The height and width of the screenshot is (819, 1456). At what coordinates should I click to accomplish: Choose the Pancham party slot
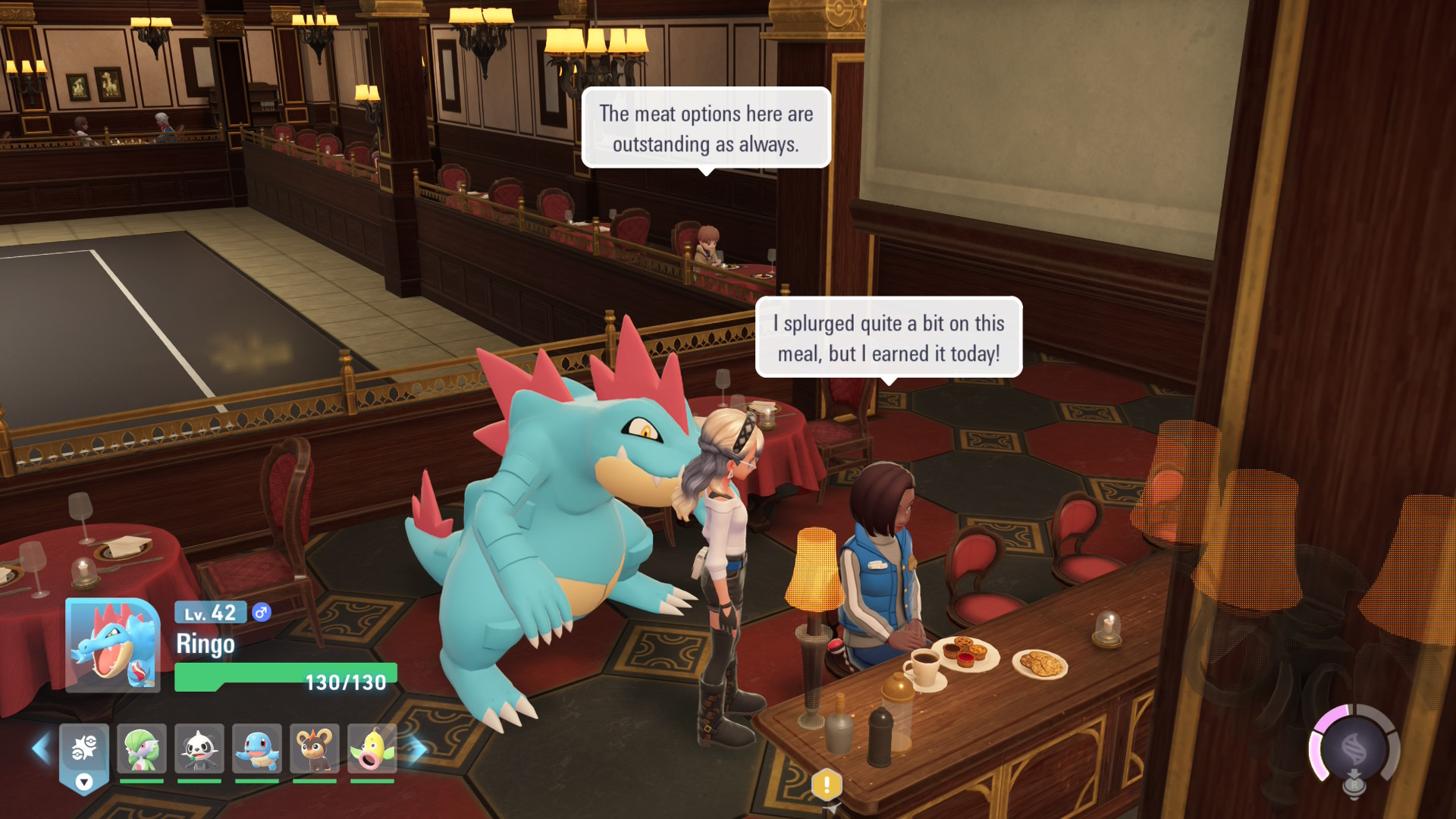(x=199, y=748)
